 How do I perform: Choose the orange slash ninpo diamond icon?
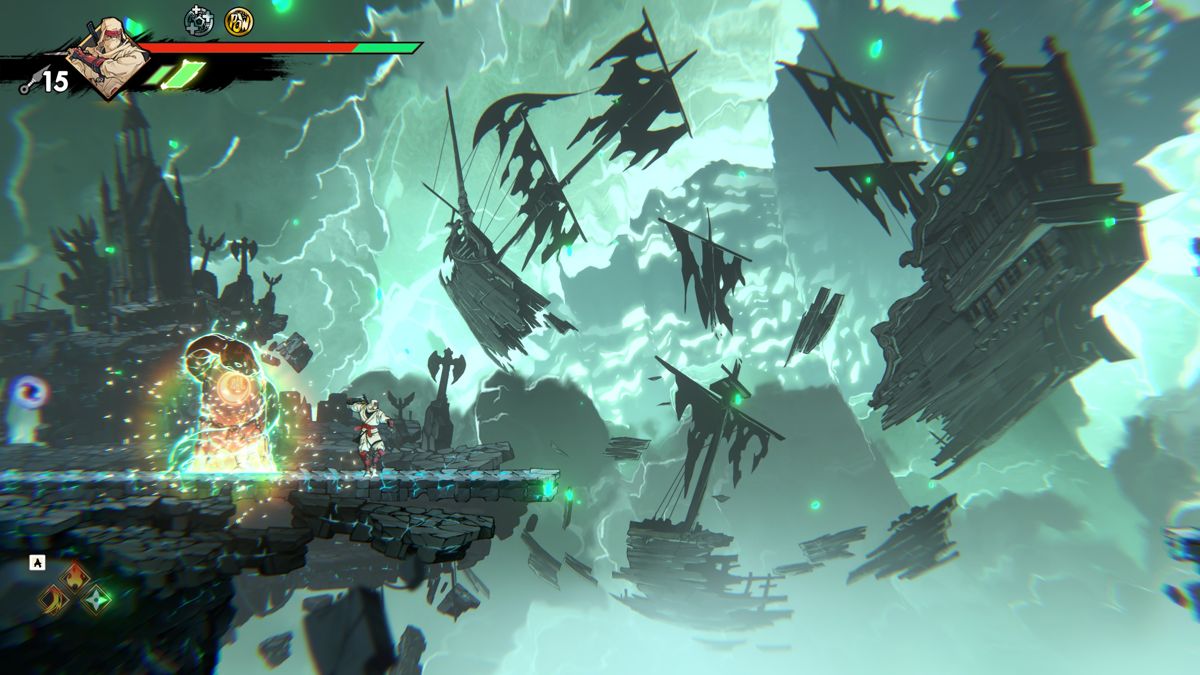click(54, 599)
